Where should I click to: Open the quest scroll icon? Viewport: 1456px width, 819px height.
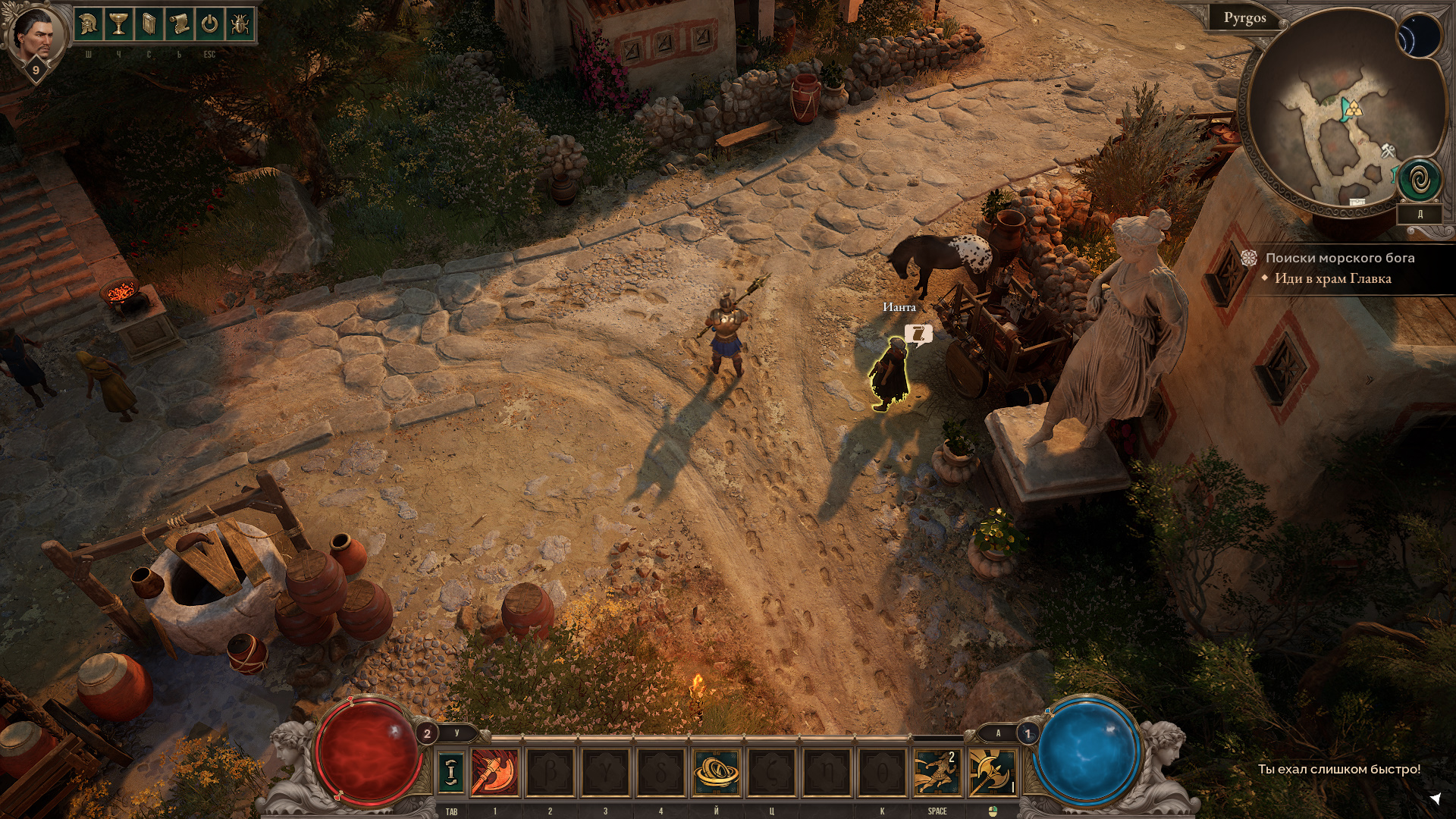(x=179, y=25)
